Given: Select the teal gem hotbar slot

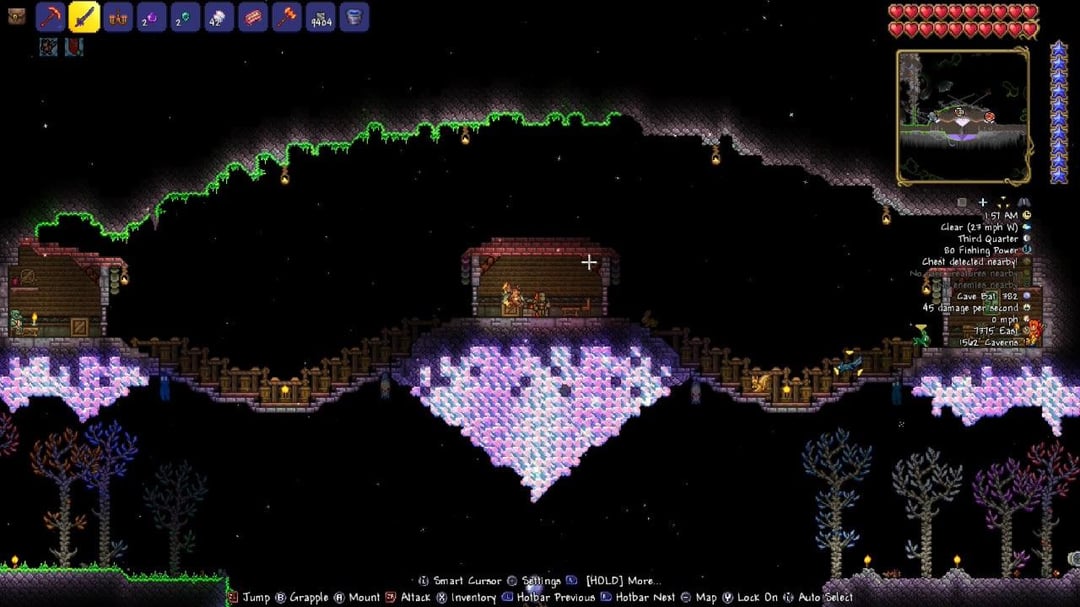Looking at the screenshot, I should [186, 17].
